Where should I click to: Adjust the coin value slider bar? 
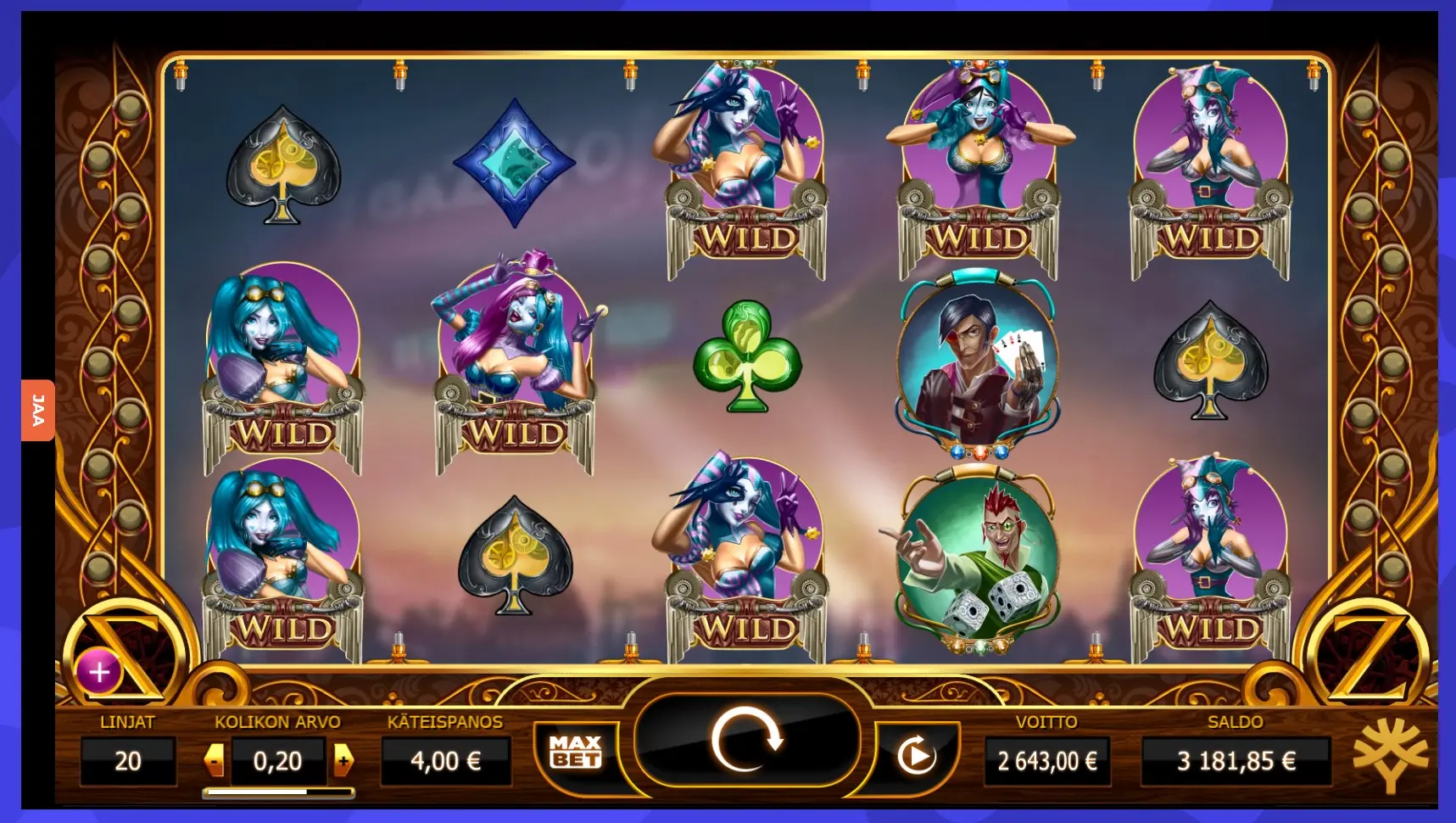click(x=278, y=792)
